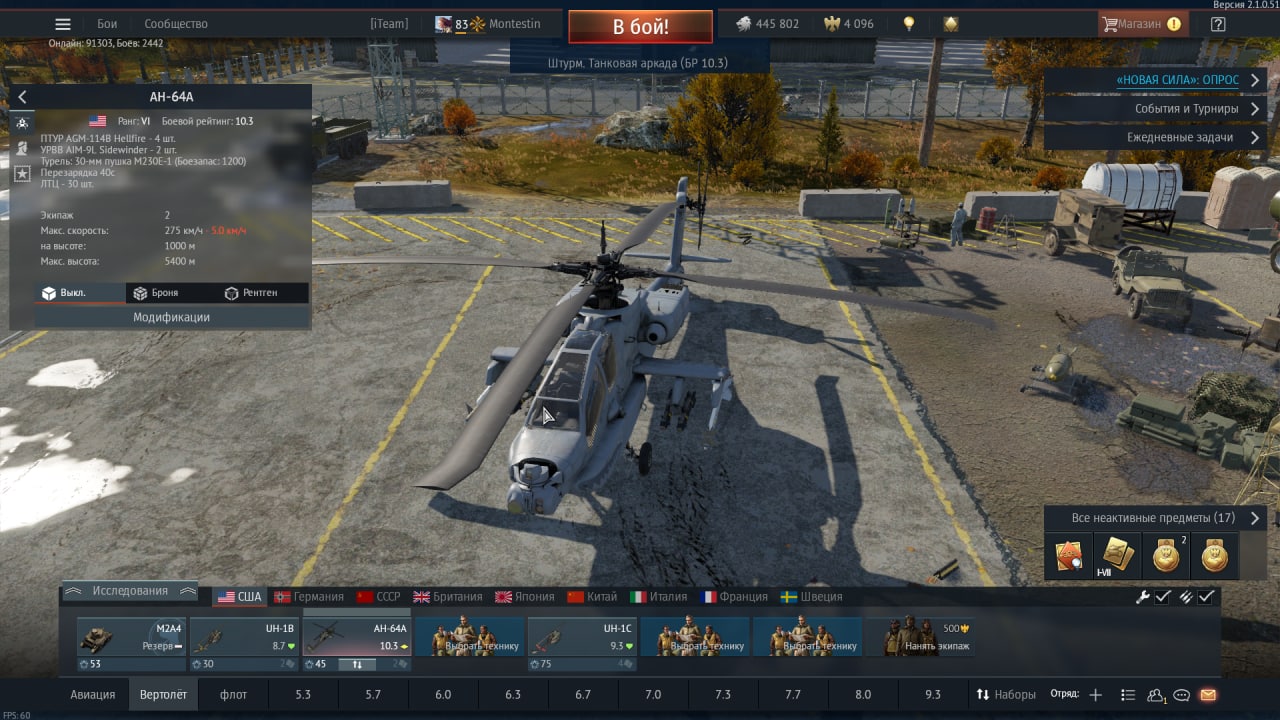
Task: Open the «Сообщество» menu
Action: point(176,24)
